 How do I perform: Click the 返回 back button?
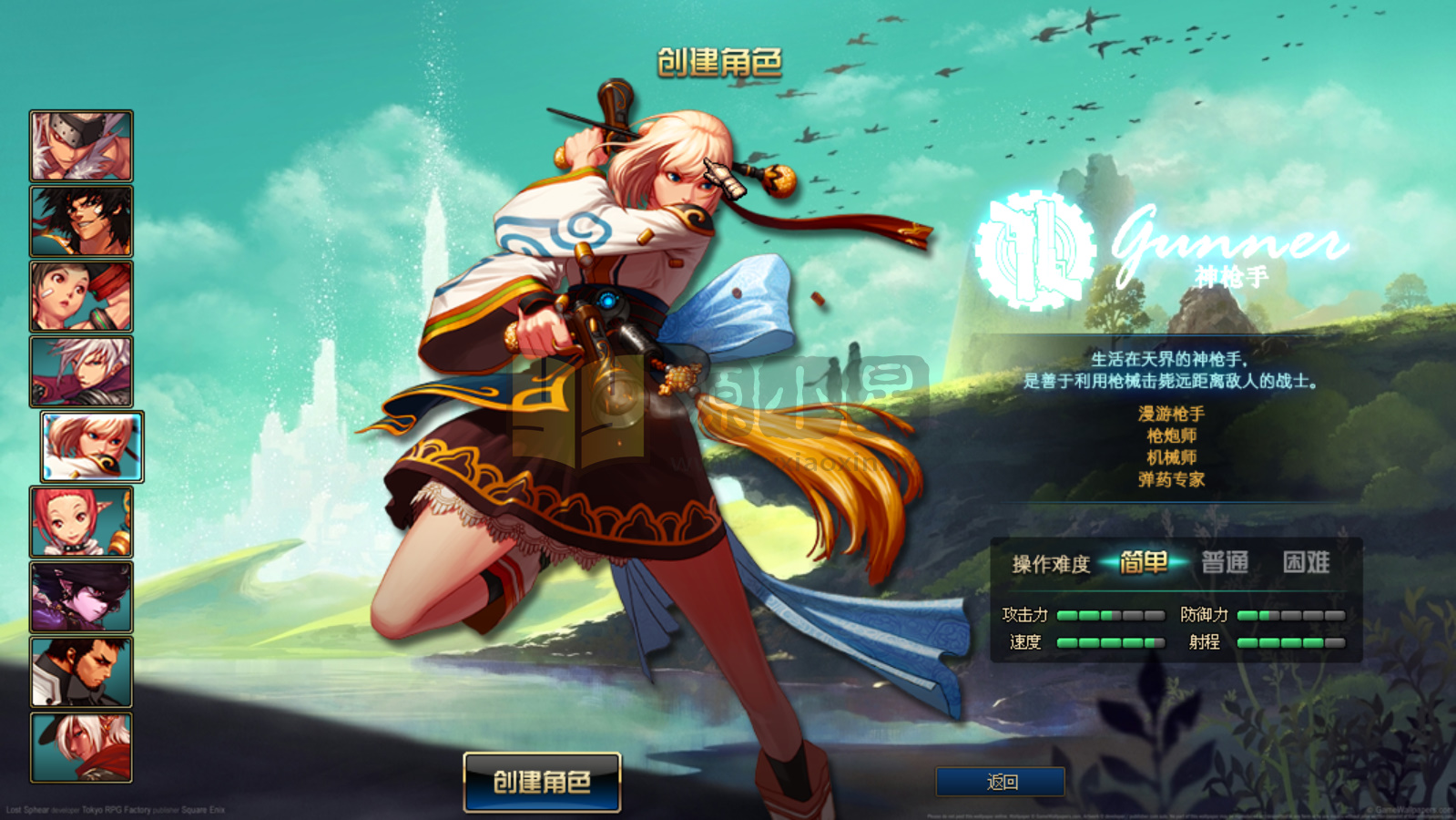(x=999, y=781)
